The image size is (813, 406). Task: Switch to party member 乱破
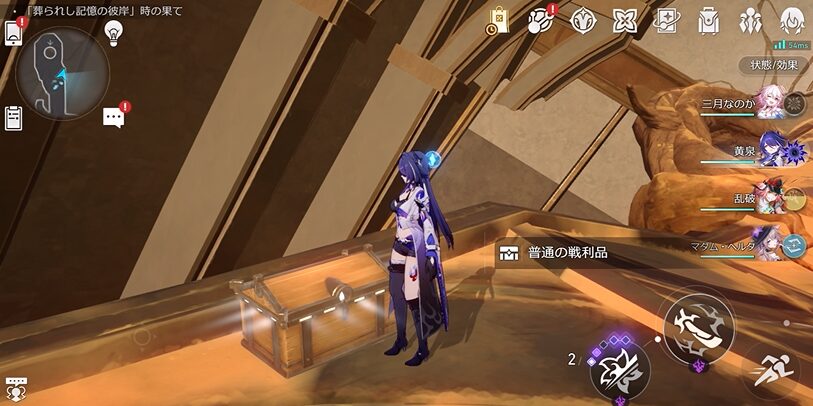775,197
